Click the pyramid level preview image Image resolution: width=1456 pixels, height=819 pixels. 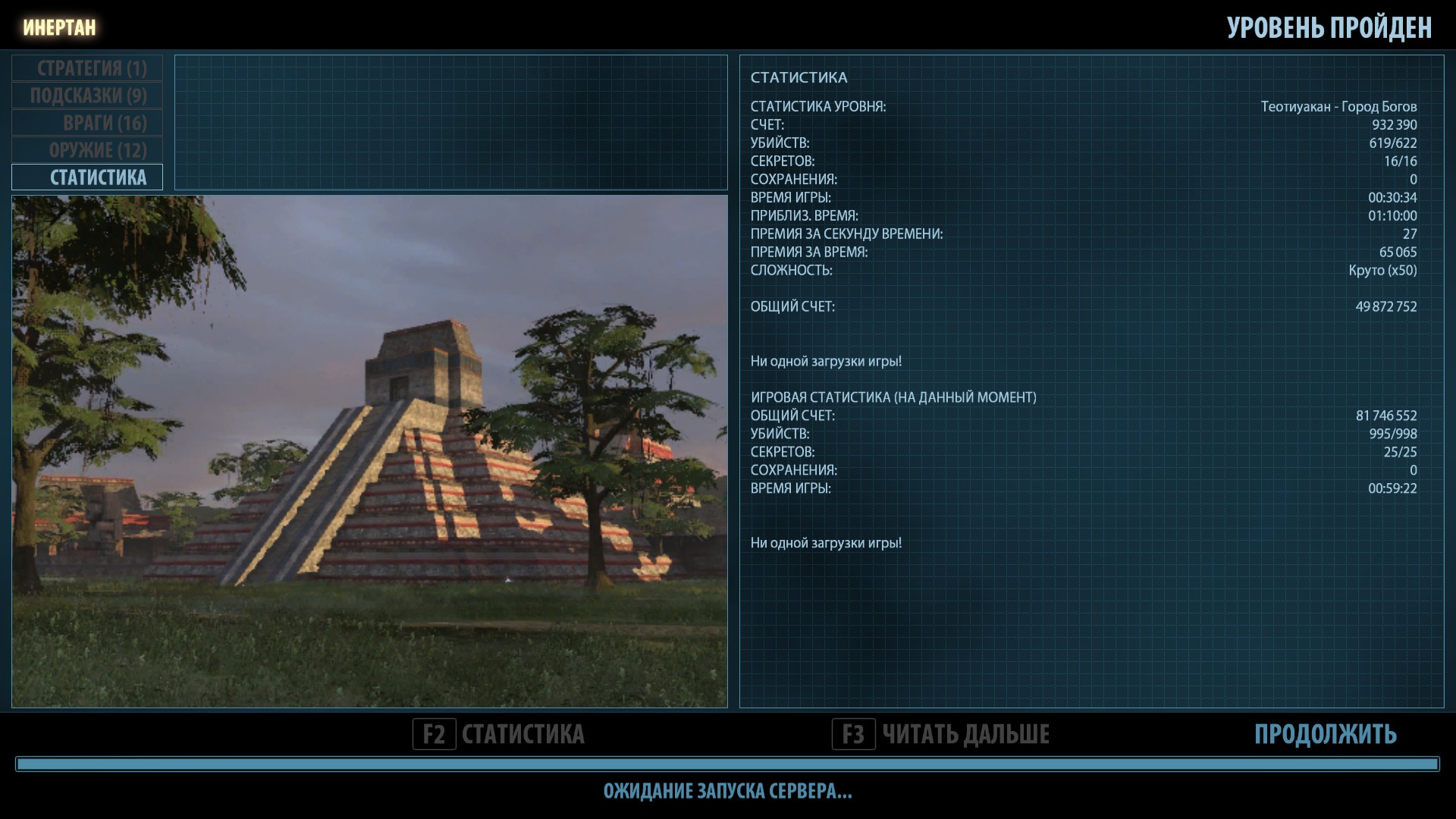[x=369, y=451]
